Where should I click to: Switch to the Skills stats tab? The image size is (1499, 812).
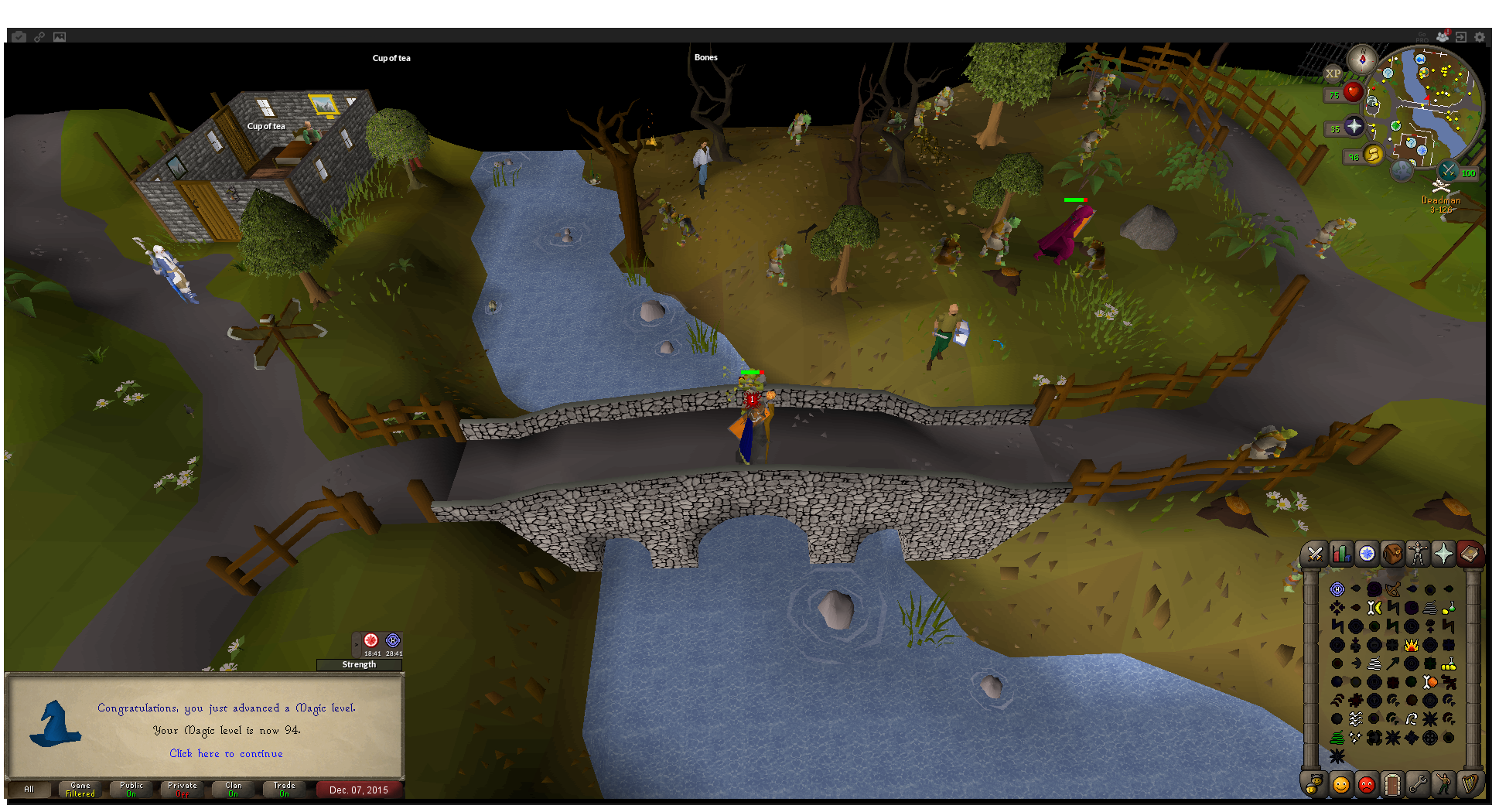1341,554
